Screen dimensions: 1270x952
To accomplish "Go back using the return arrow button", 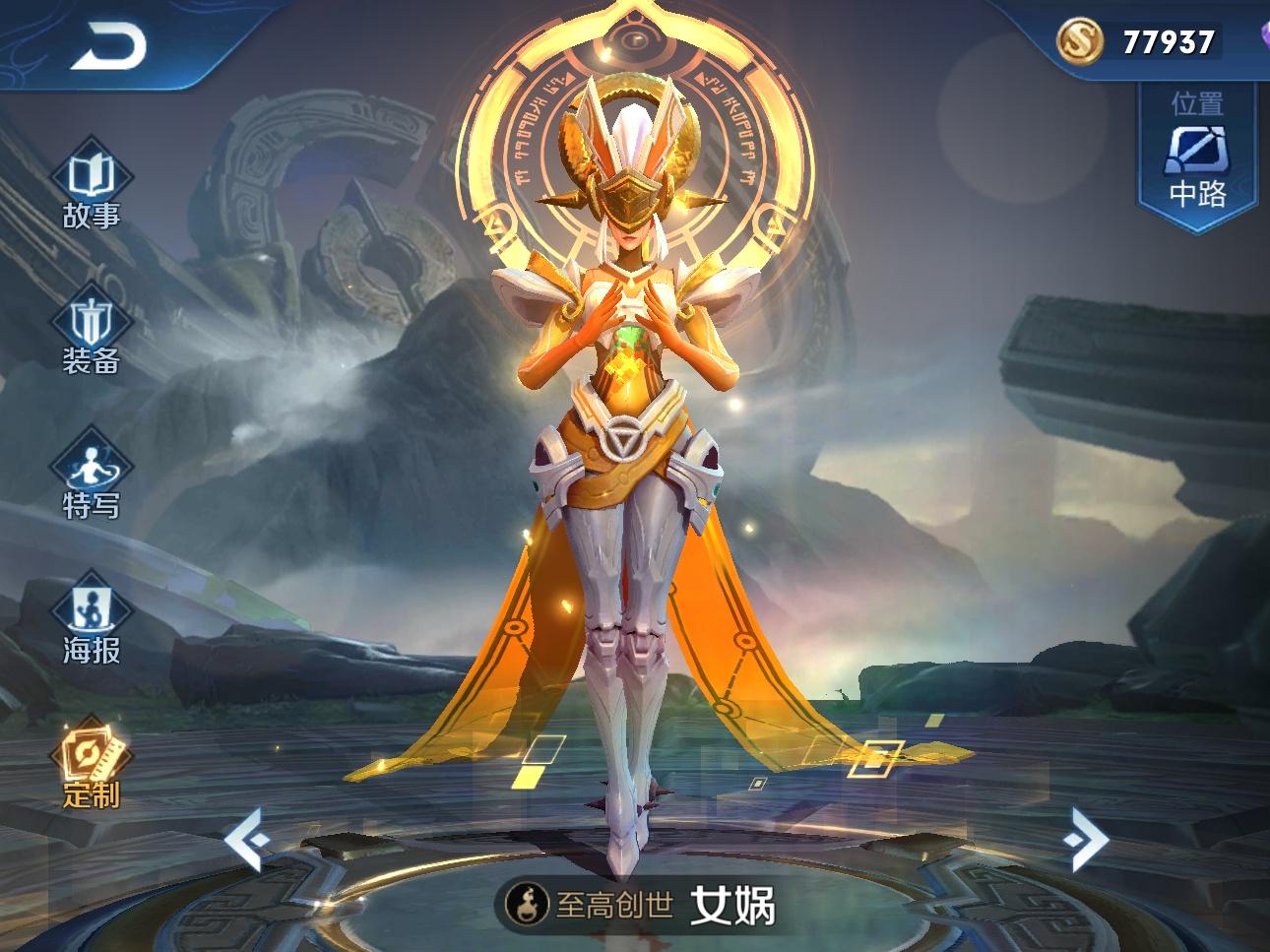I will 108,44.
